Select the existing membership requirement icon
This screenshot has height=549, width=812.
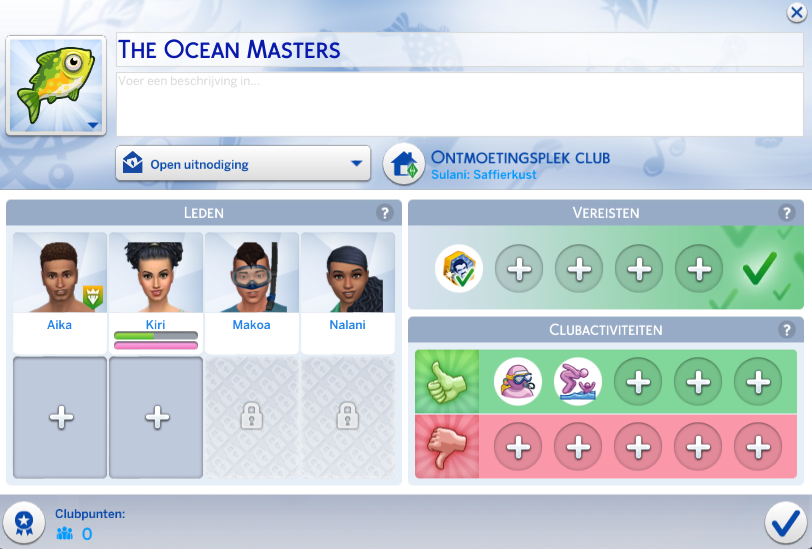(x=459, y=268)
